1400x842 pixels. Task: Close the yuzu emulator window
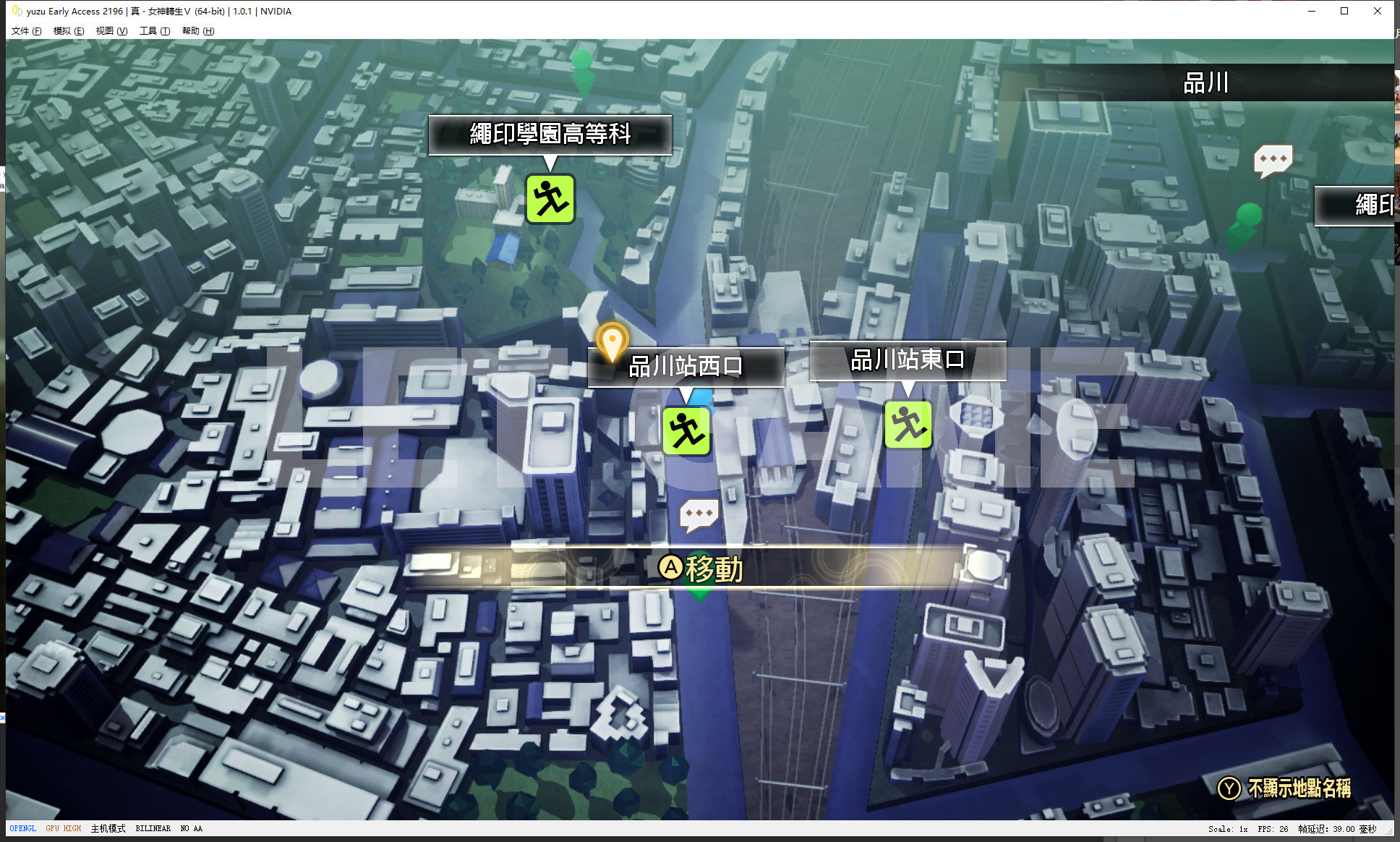click(1377, 11)
